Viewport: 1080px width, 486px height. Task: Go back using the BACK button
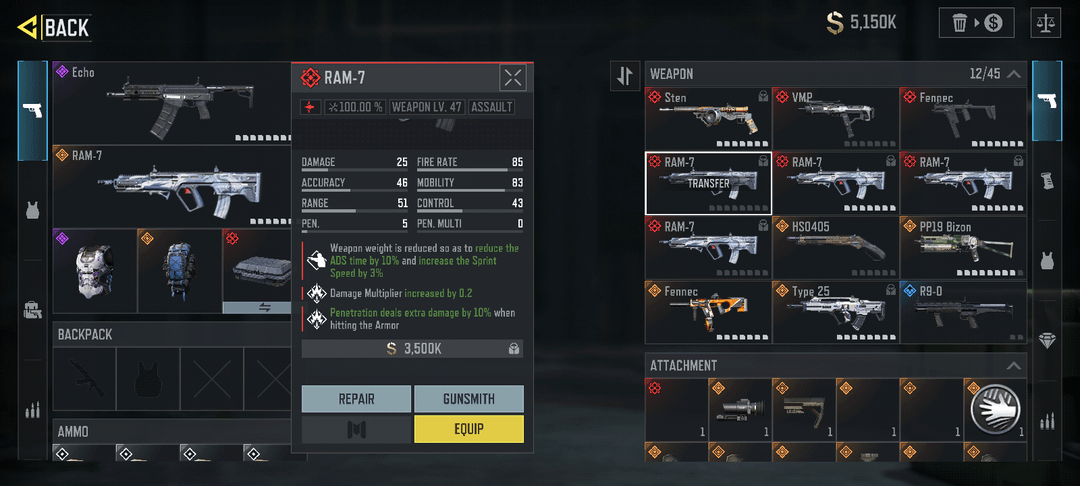(55, 27)
